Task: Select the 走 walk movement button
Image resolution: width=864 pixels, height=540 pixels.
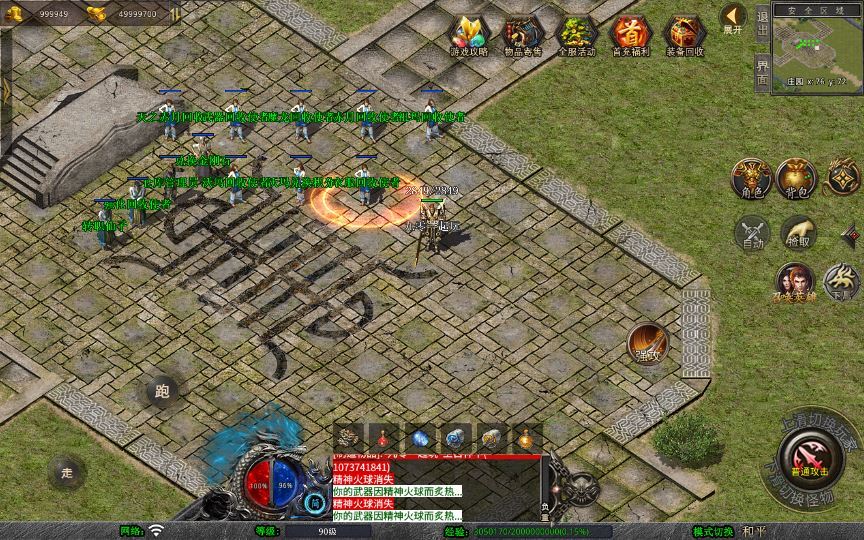Action: (x=67, y=472)
